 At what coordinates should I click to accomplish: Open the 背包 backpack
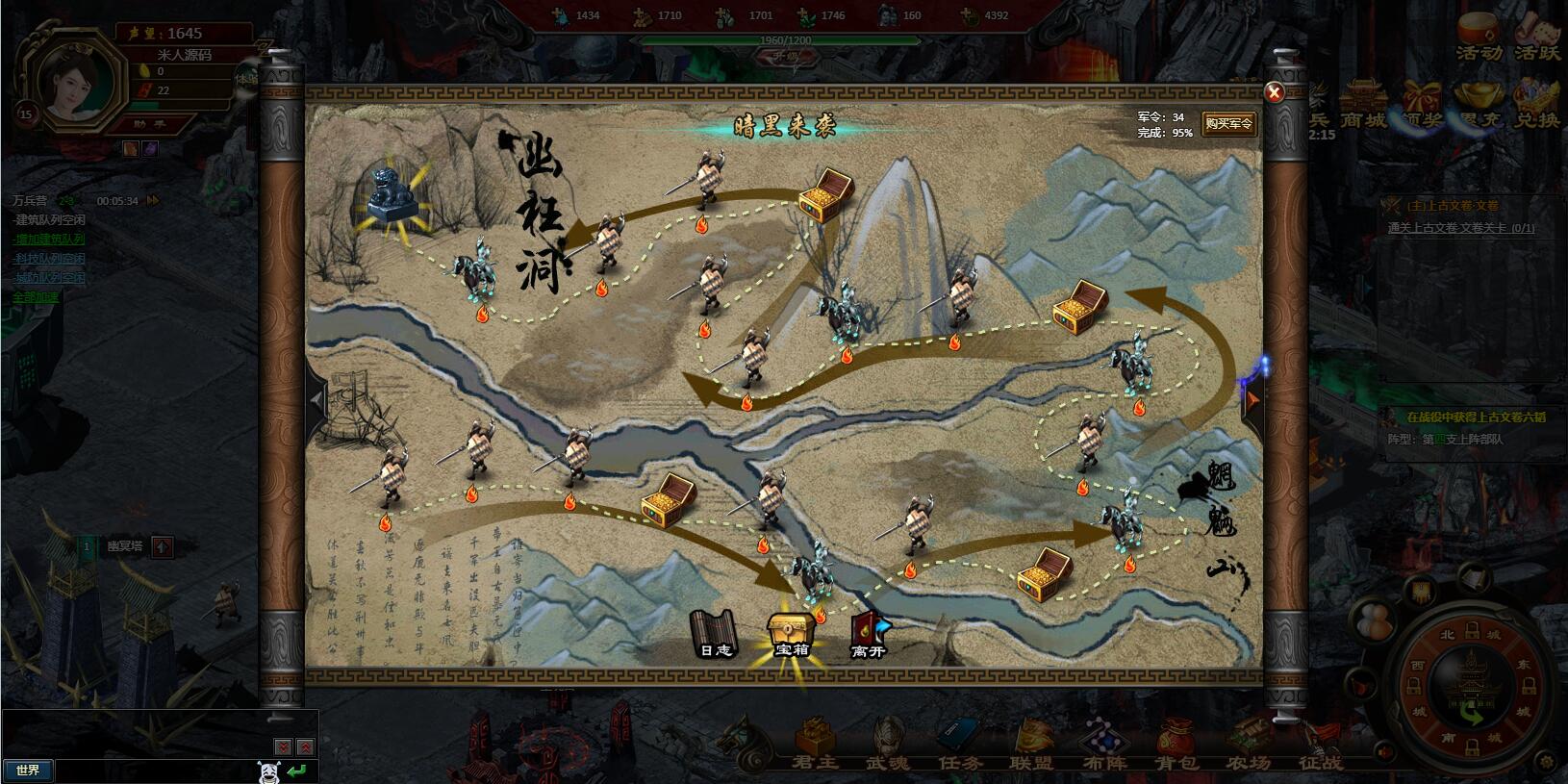click(x=1176, y=747)
